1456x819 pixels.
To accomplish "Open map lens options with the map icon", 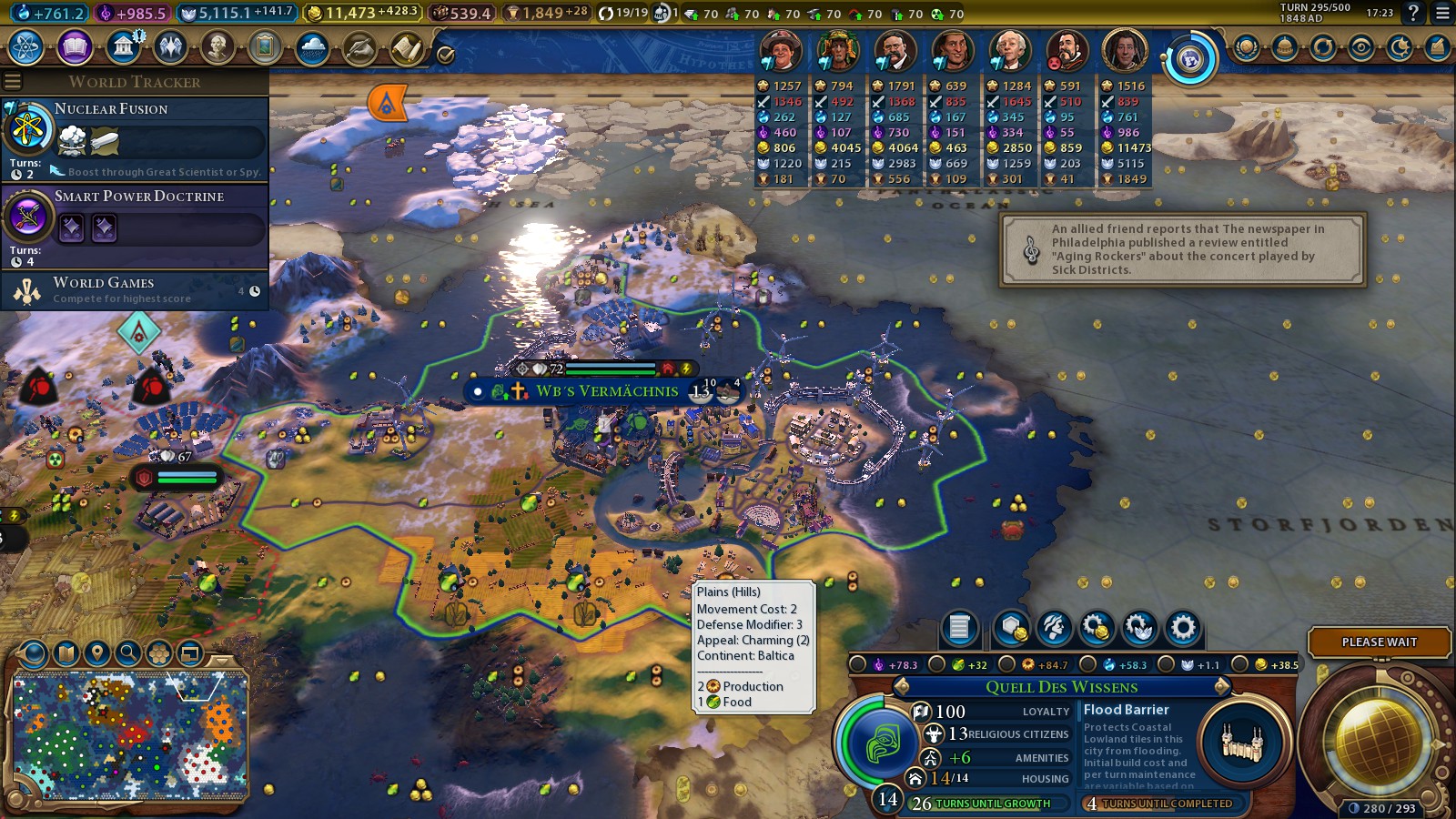I will 66,652.
